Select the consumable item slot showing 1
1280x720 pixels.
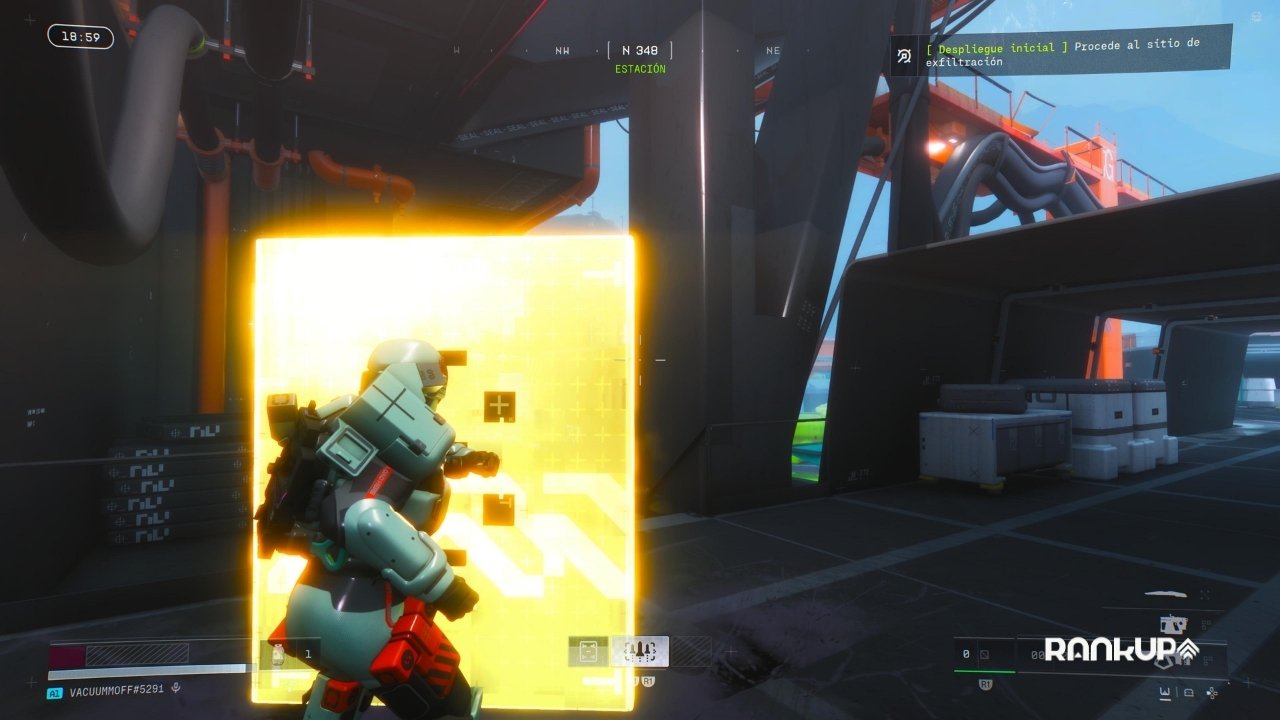point(291,654)
